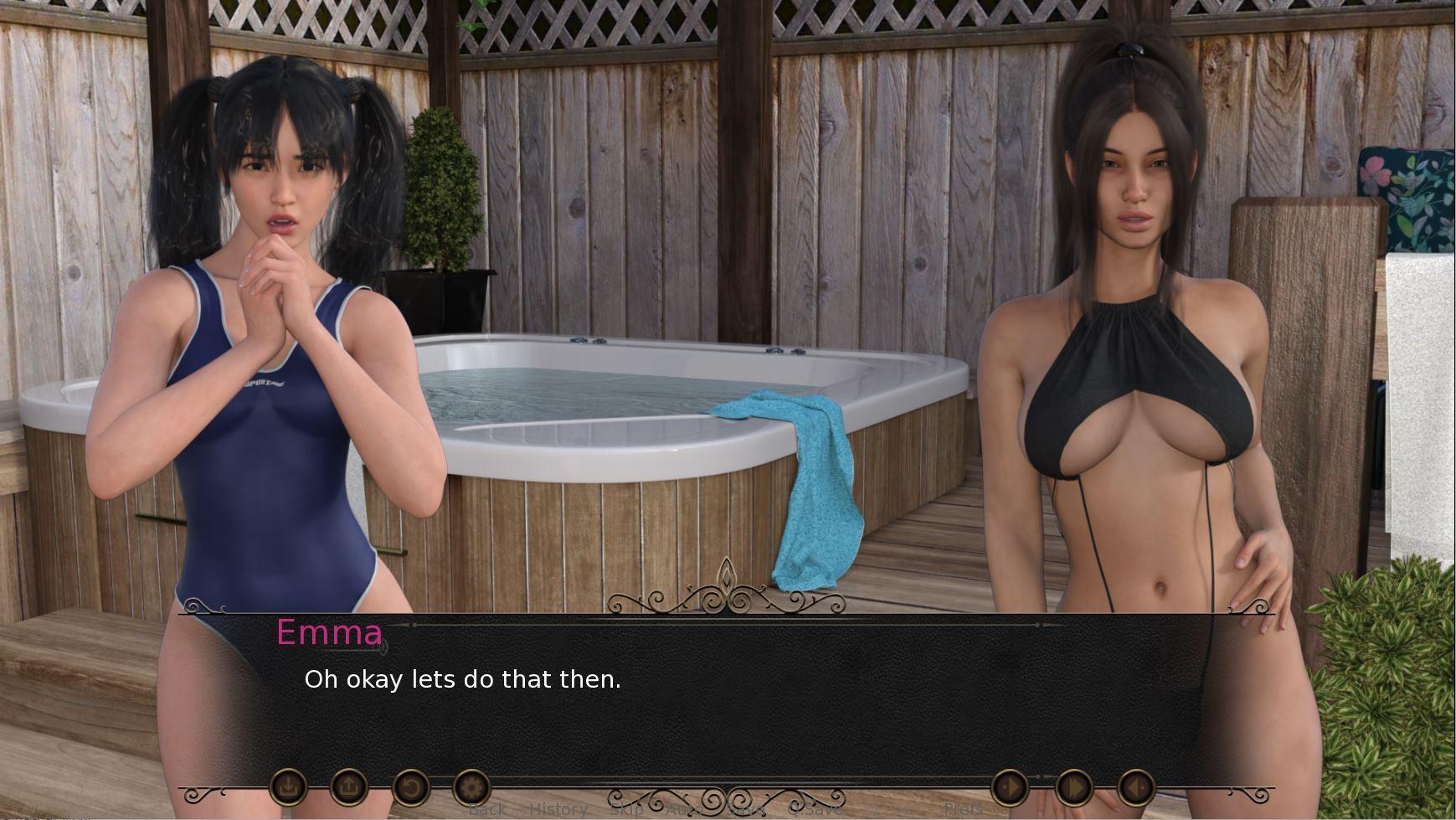Viewport: 1456px width, 820px height.
Task: Open settings with the gear icon
Action: [471, 787]
